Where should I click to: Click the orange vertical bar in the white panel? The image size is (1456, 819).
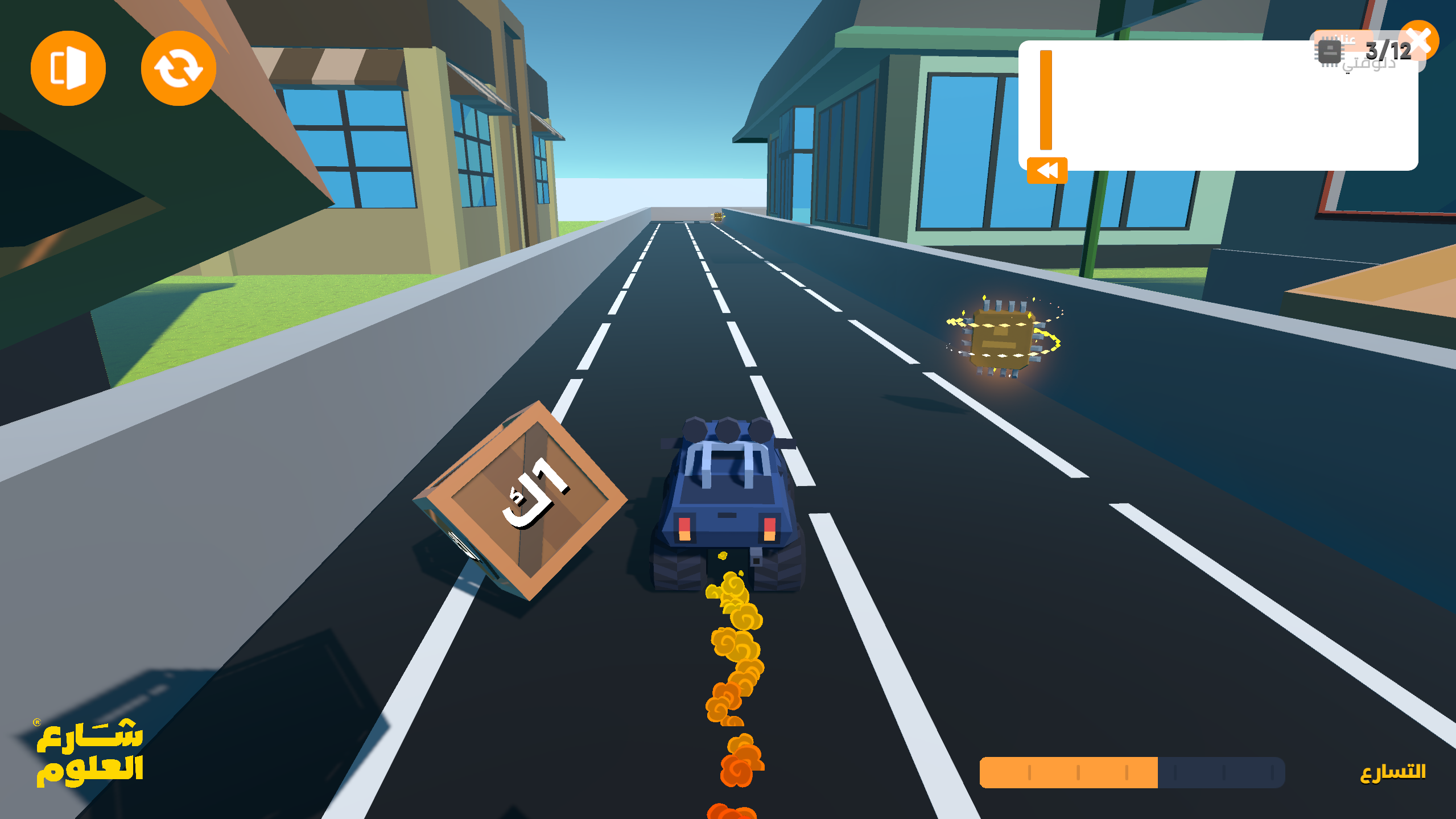[x=1046, y=100]
